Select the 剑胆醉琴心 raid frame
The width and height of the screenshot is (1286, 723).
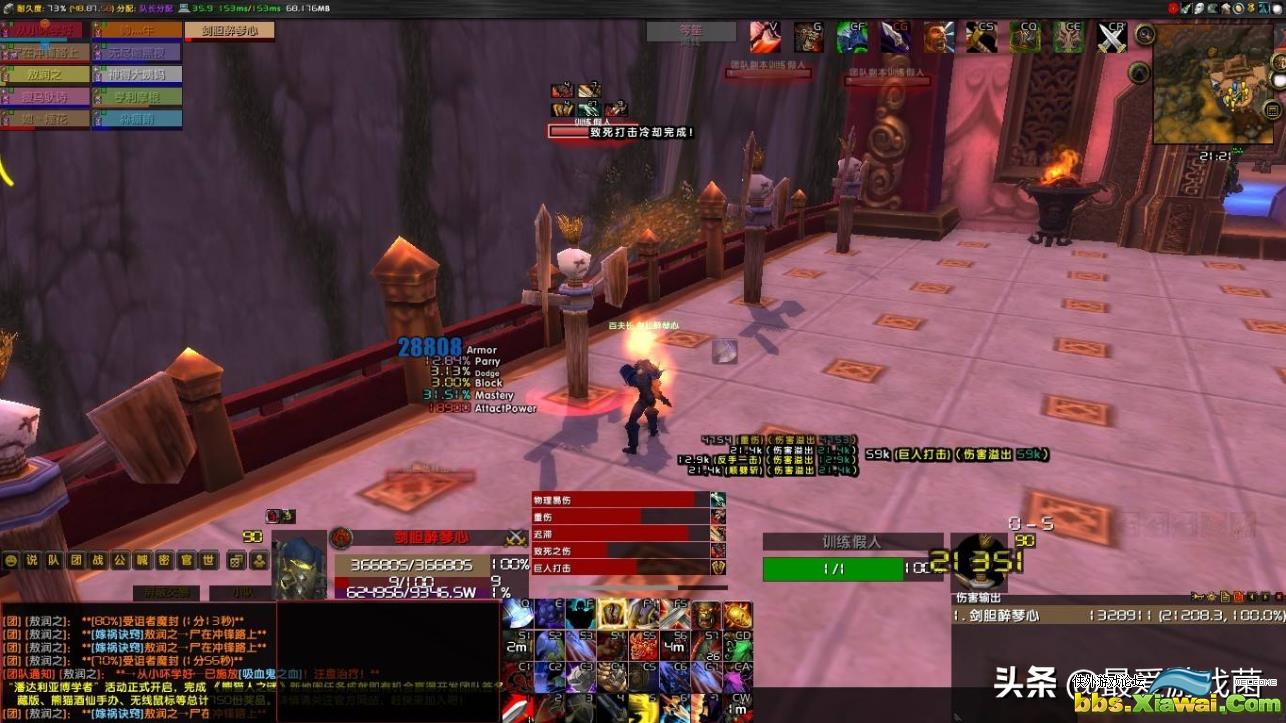(x=229, y=31)
